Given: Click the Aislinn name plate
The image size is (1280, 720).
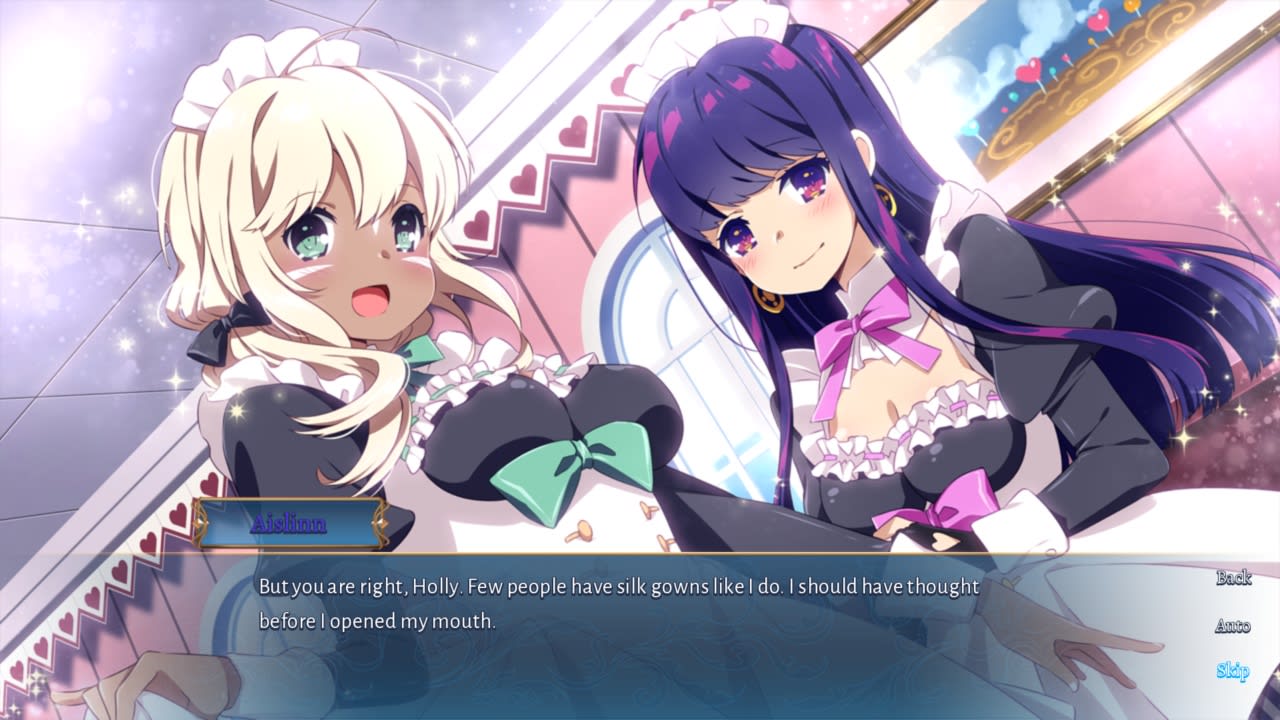Looking at the screenshot, I should [288, 522].
